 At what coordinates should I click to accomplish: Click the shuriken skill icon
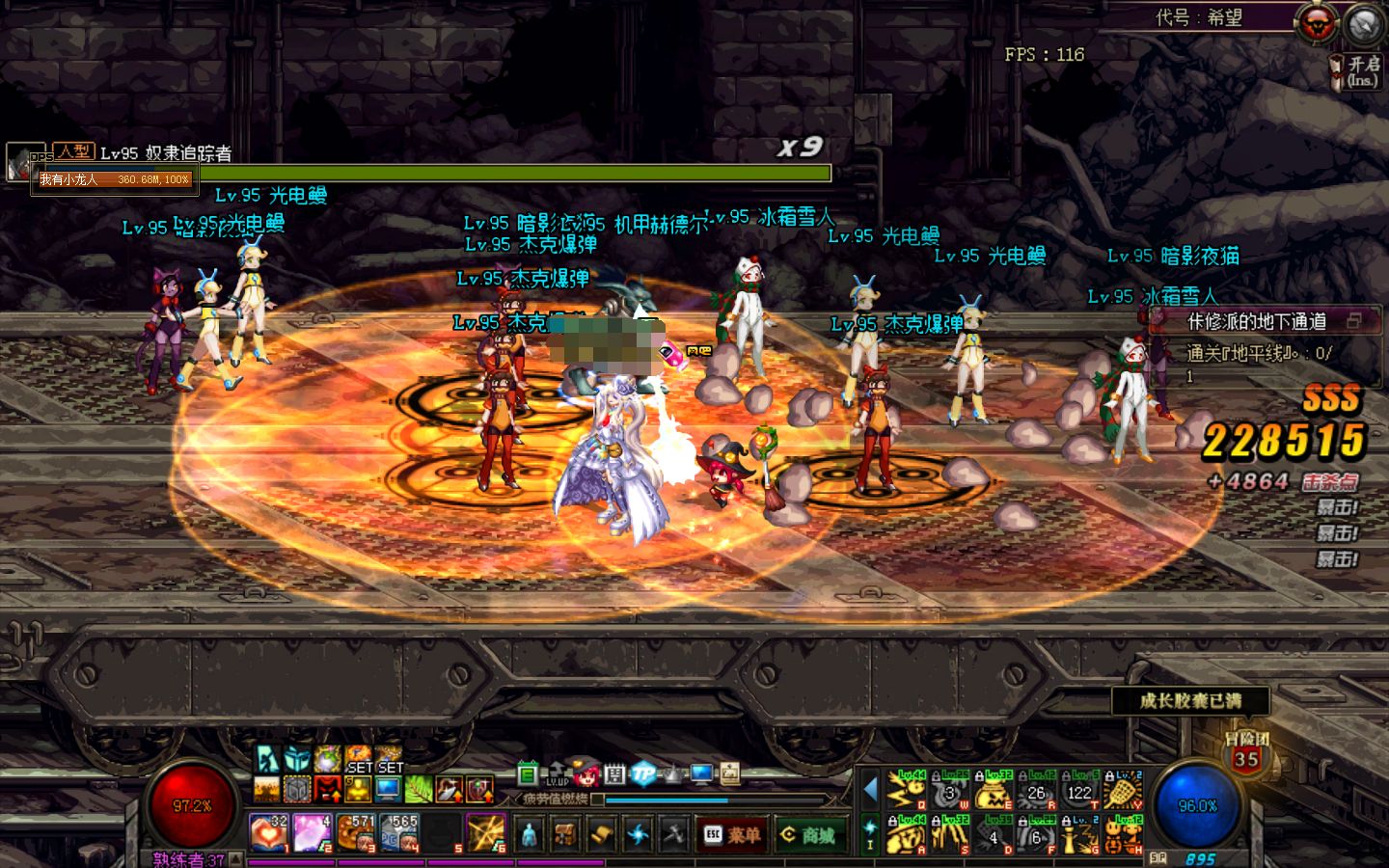click(x=638, y=834)
